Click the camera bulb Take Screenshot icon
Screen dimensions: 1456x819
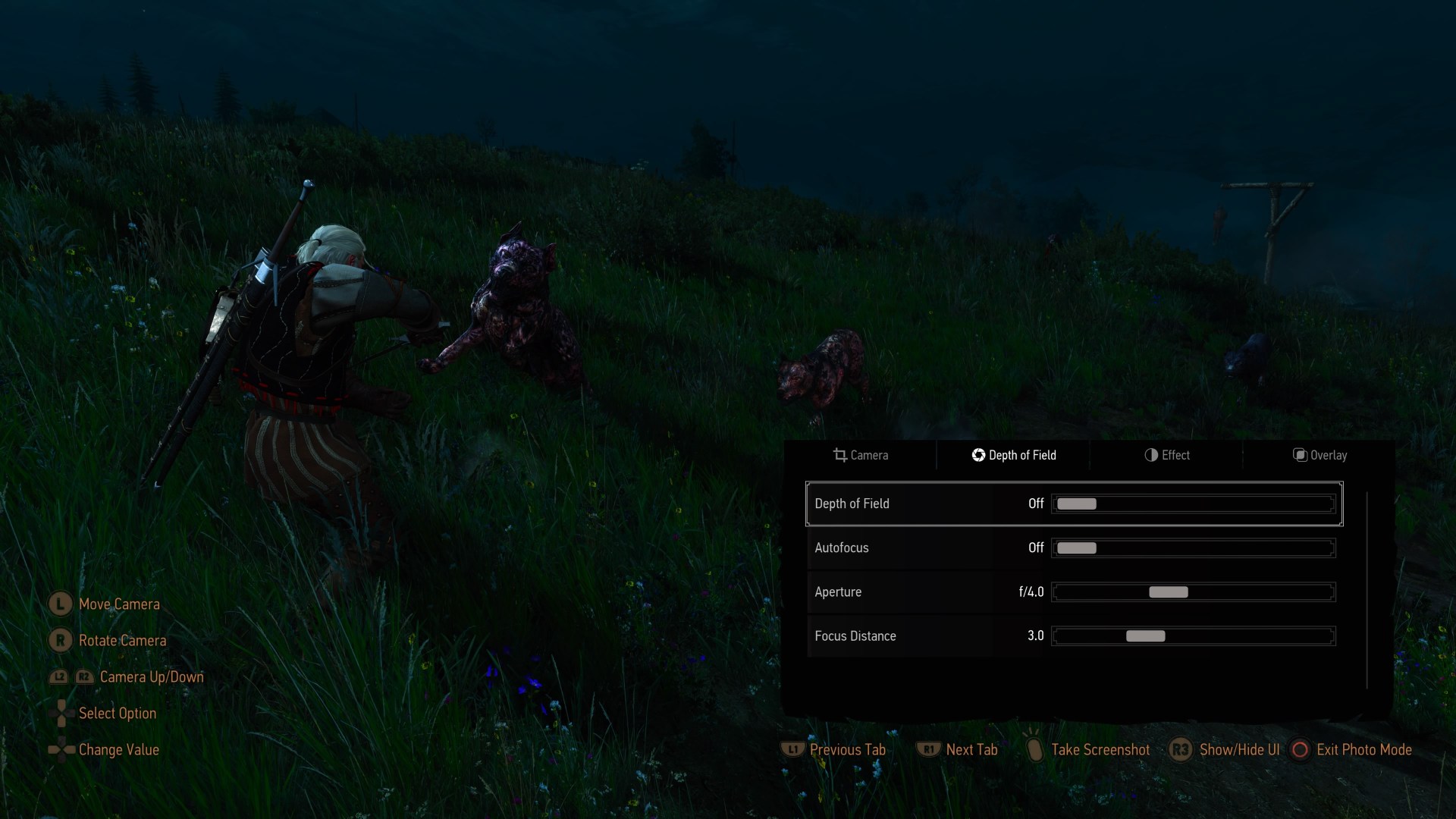tap(1035, 749)
